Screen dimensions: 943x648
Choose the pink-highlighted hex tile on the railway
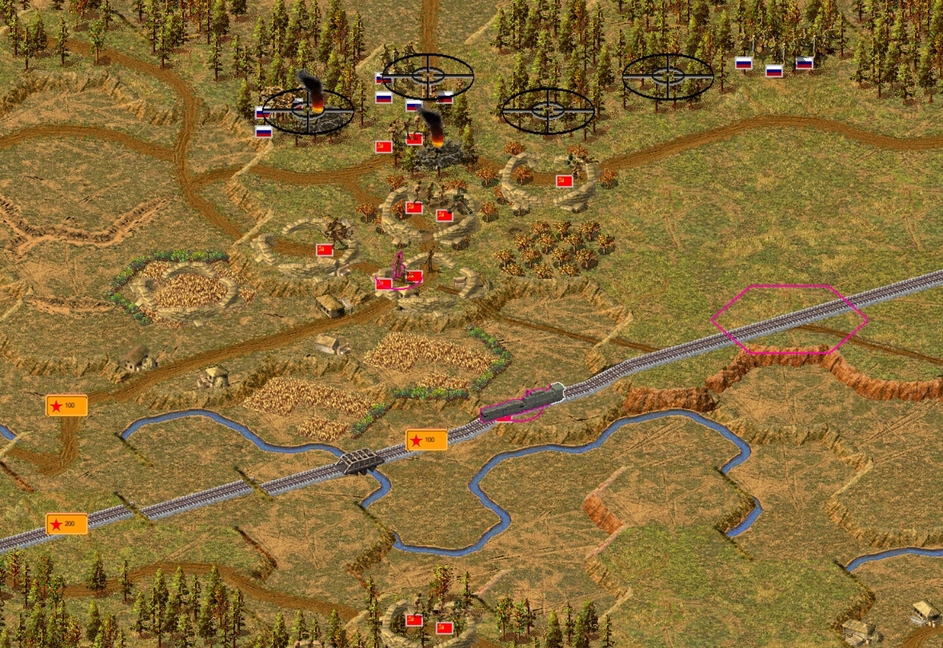(789, 319)
